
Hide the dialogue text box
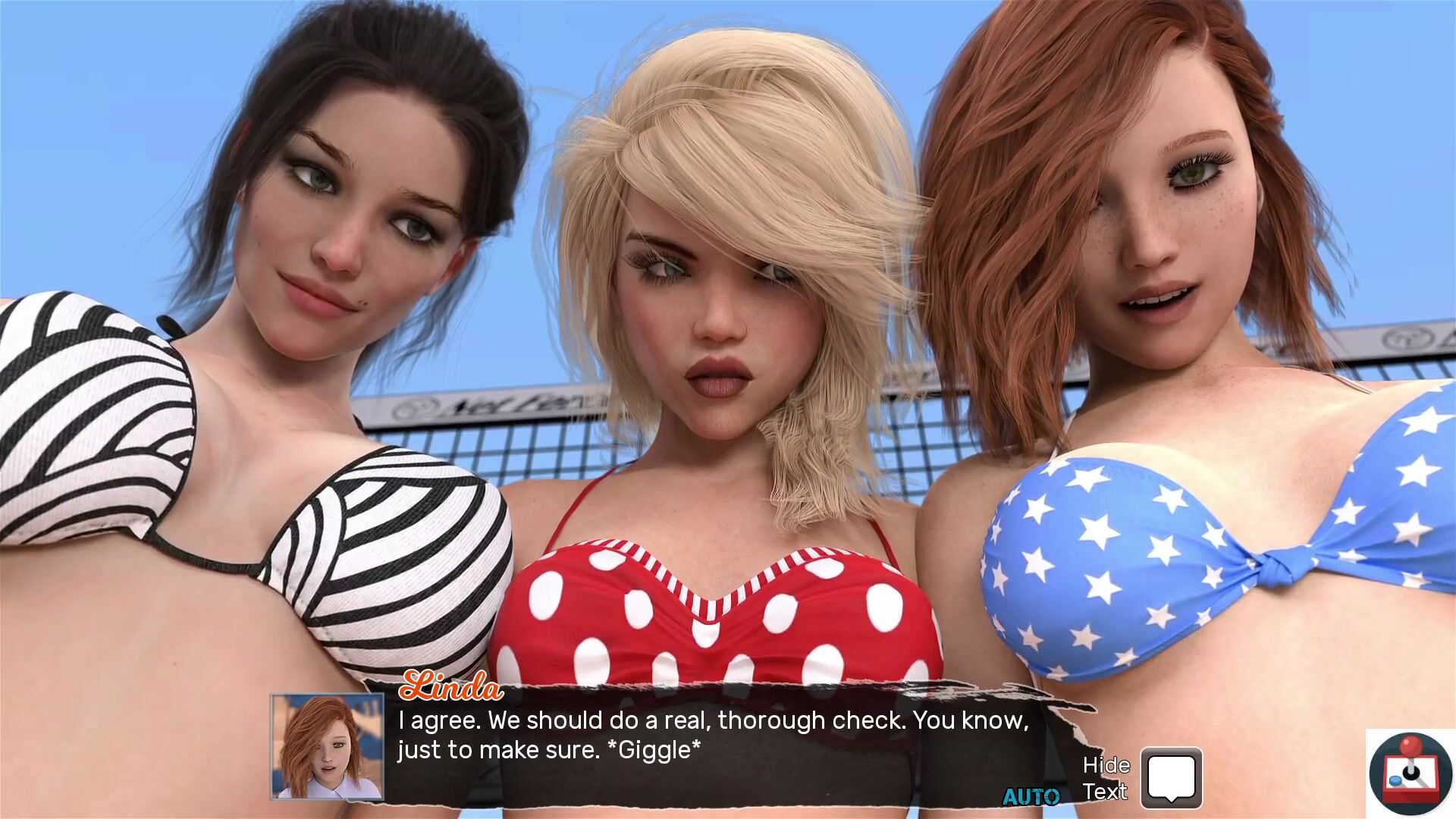[1171, 777]
